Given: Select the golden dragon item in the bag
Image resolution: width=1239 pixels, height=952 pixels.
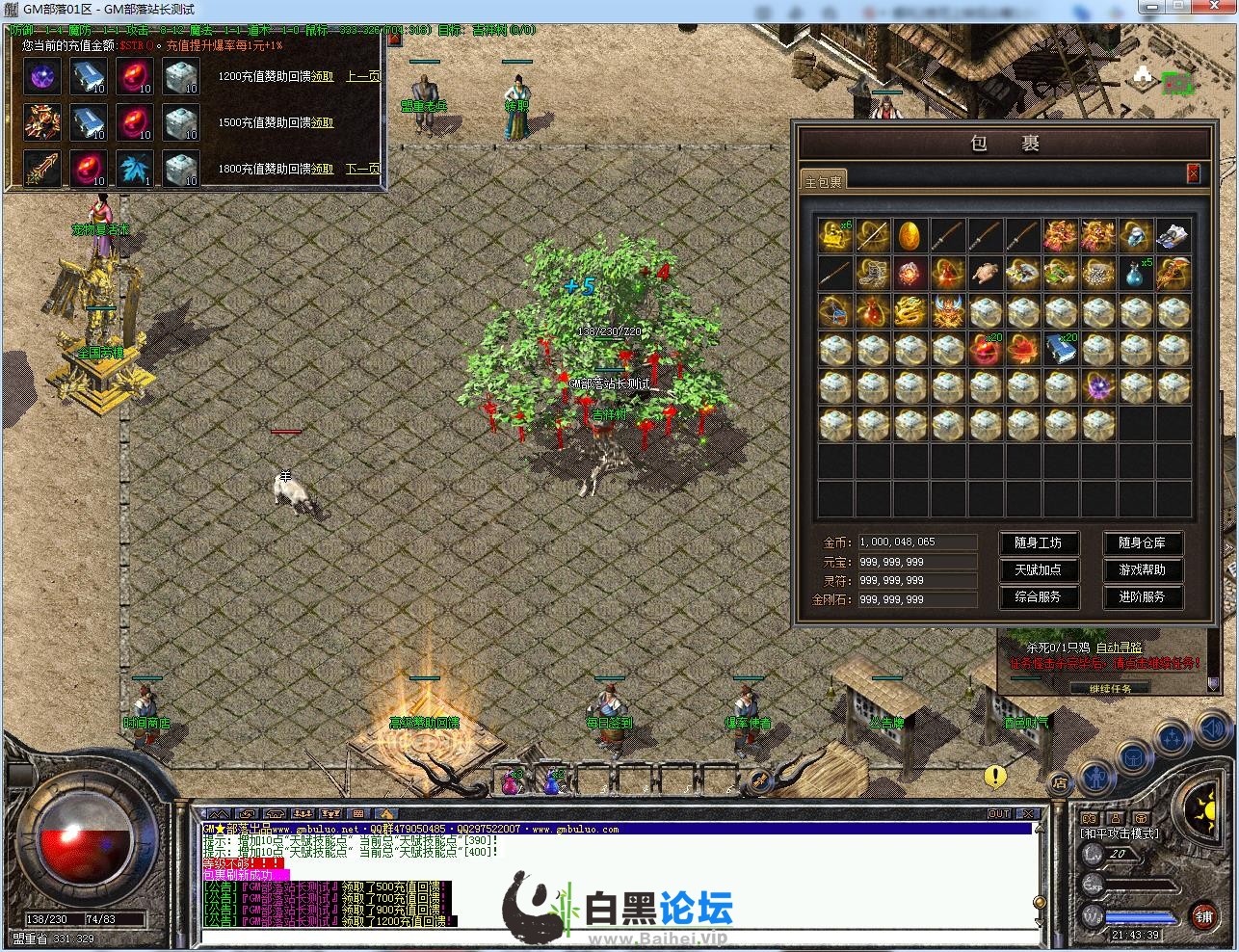Looking at the screenshot, I should 909,312.
